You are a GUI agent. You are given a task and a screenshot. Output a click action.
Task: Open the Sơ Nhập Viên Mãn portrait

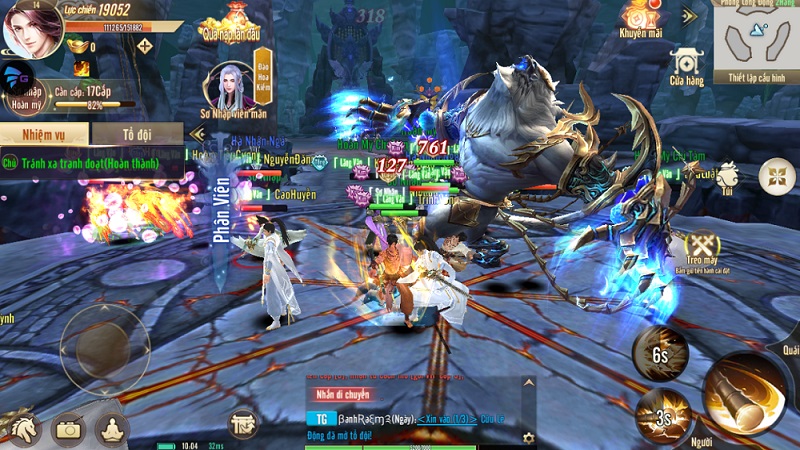tap(230, 88)
